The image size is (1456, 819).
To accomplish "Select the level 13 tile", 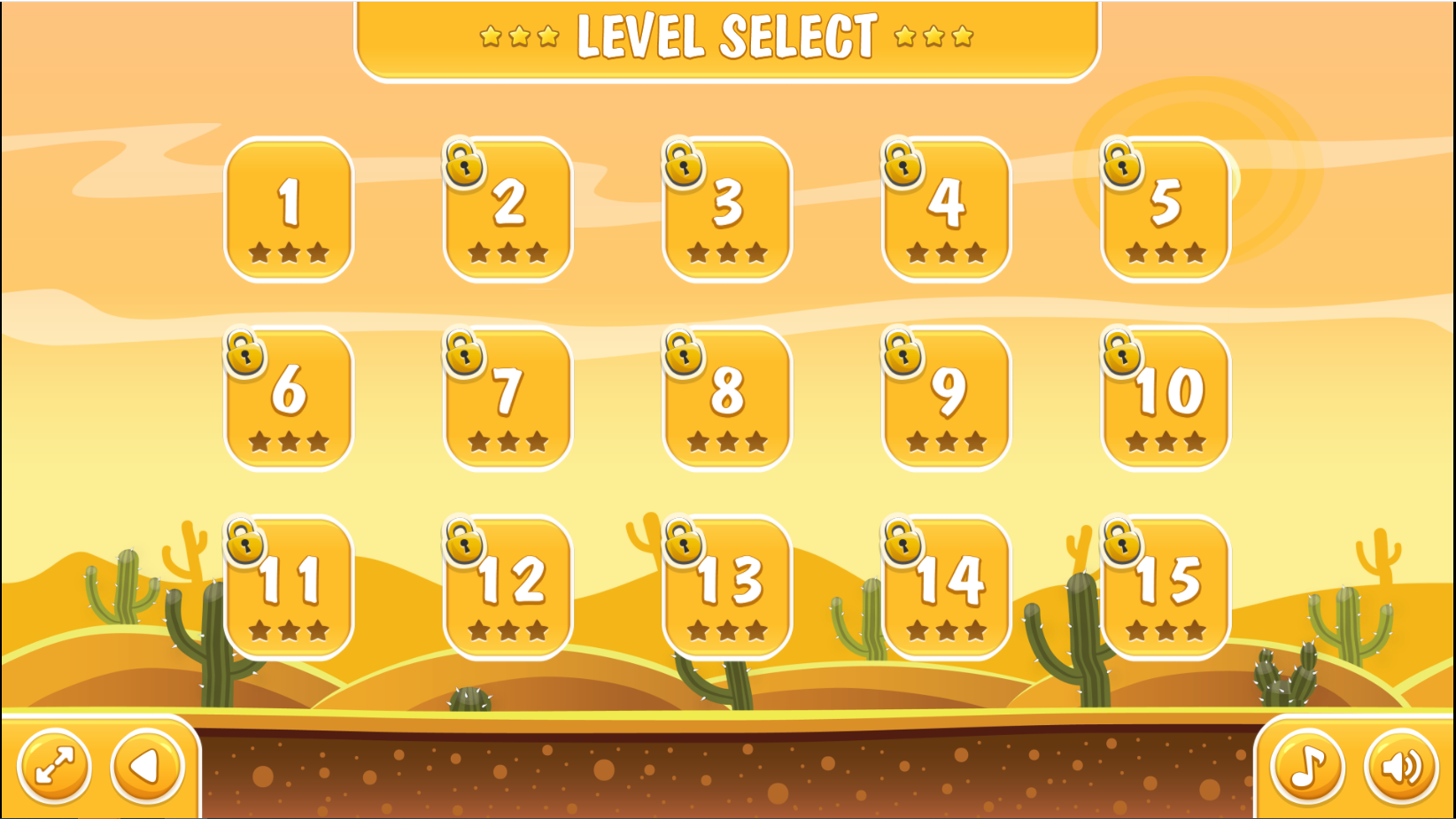I will pyautogui.click(x=727, y=588).
